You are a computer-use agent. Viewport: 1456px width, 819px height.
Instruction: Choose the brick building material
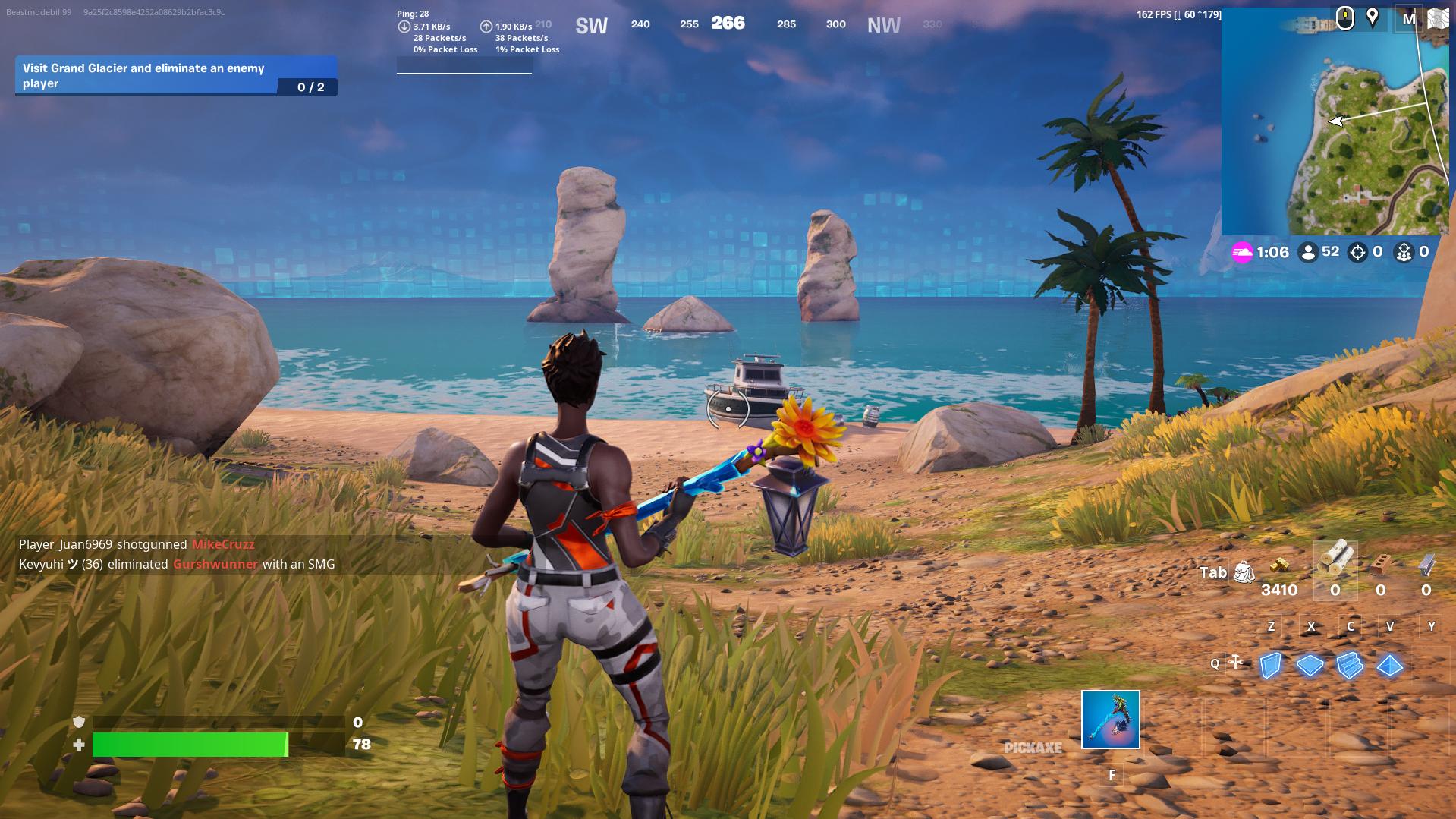[x=1380, y=565]
